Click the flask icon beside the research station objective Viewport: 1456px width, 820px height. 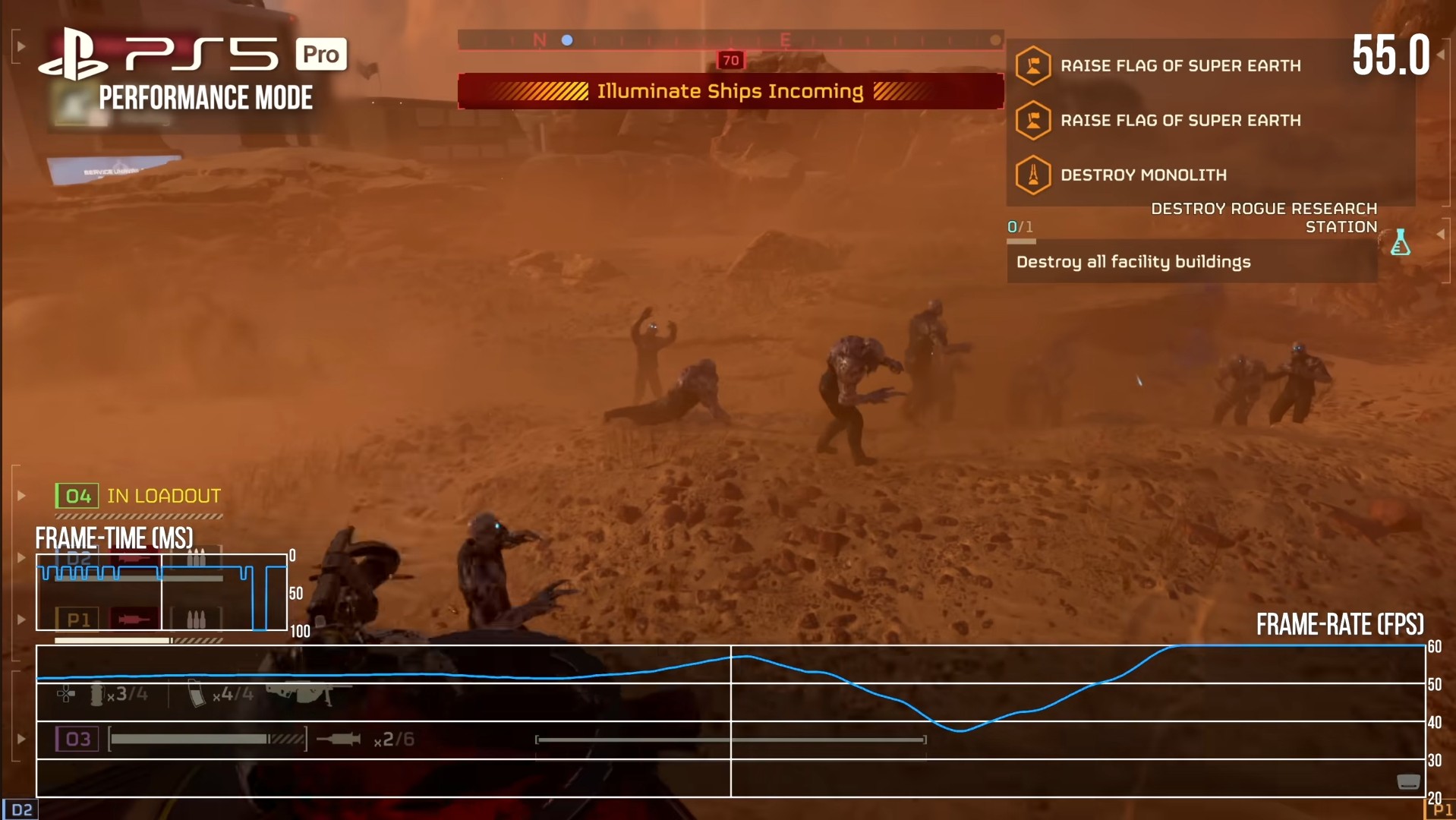(x=1400, y=242)
